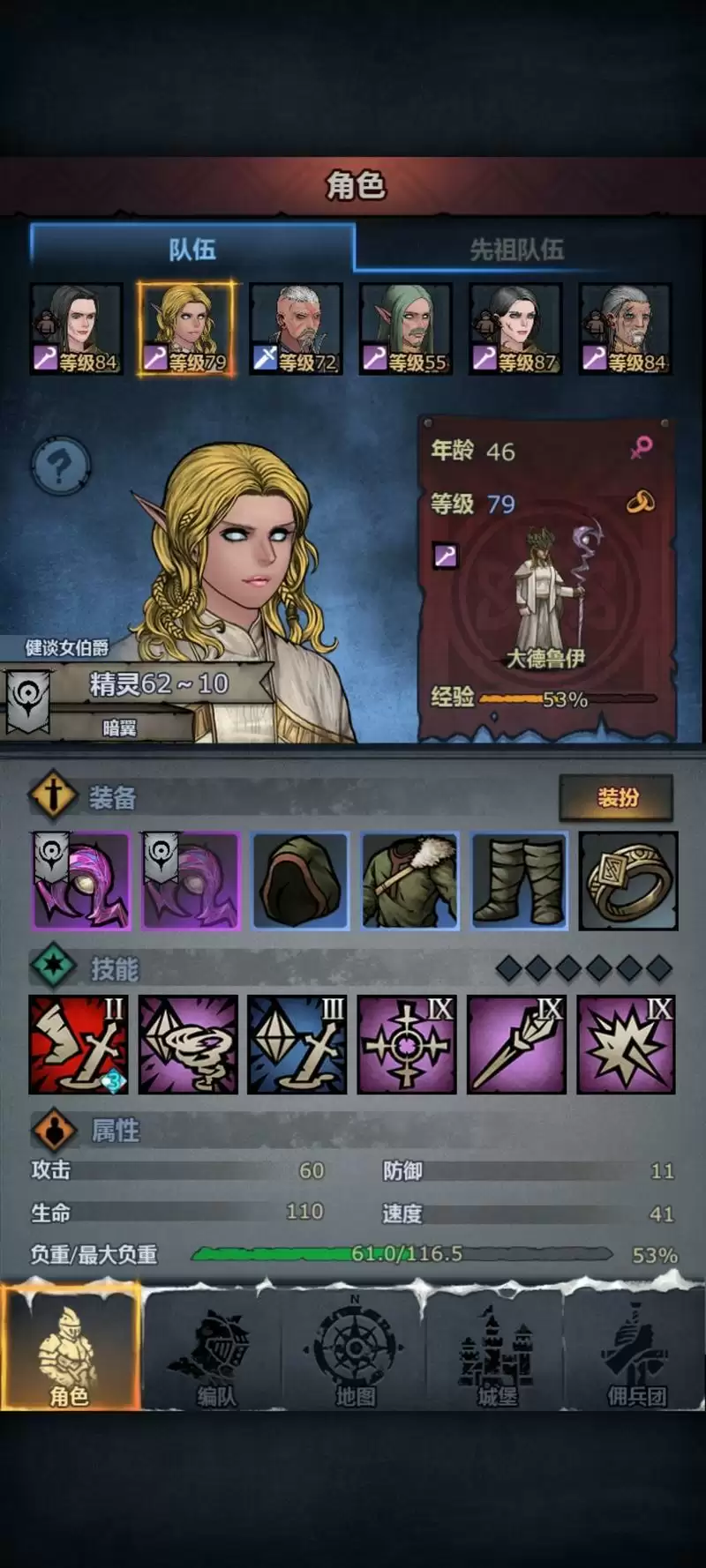Select the green-haired elf level 55 portrait
This screenshot has width=706, height=1568.
pyautogui.click(x=406, y=329)
